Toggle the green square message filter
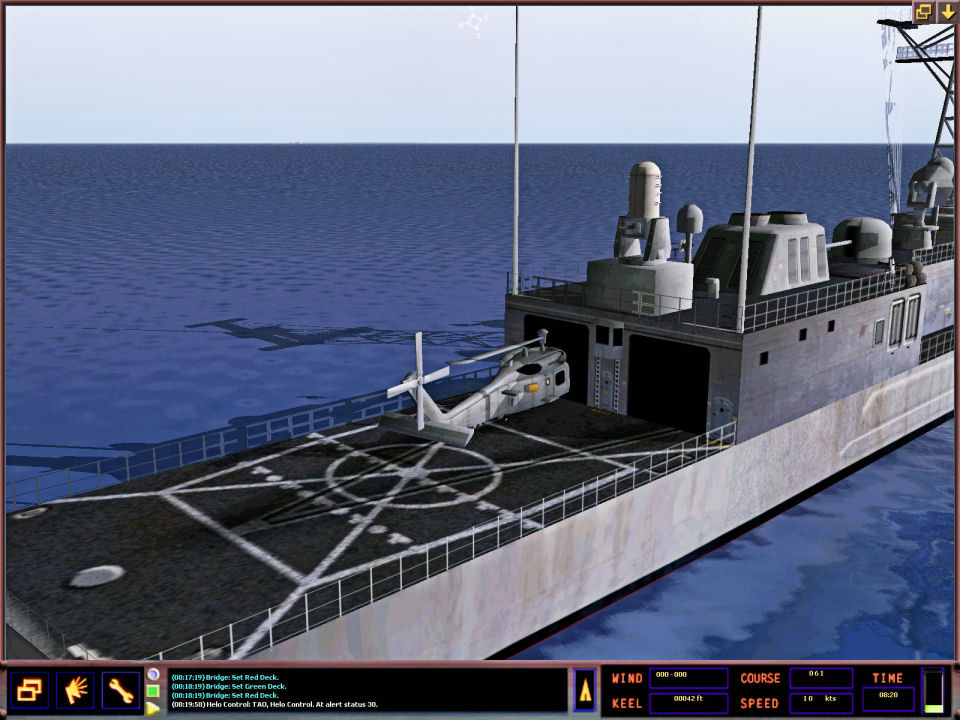Screen dimensions: 960x720 (153, 691)
